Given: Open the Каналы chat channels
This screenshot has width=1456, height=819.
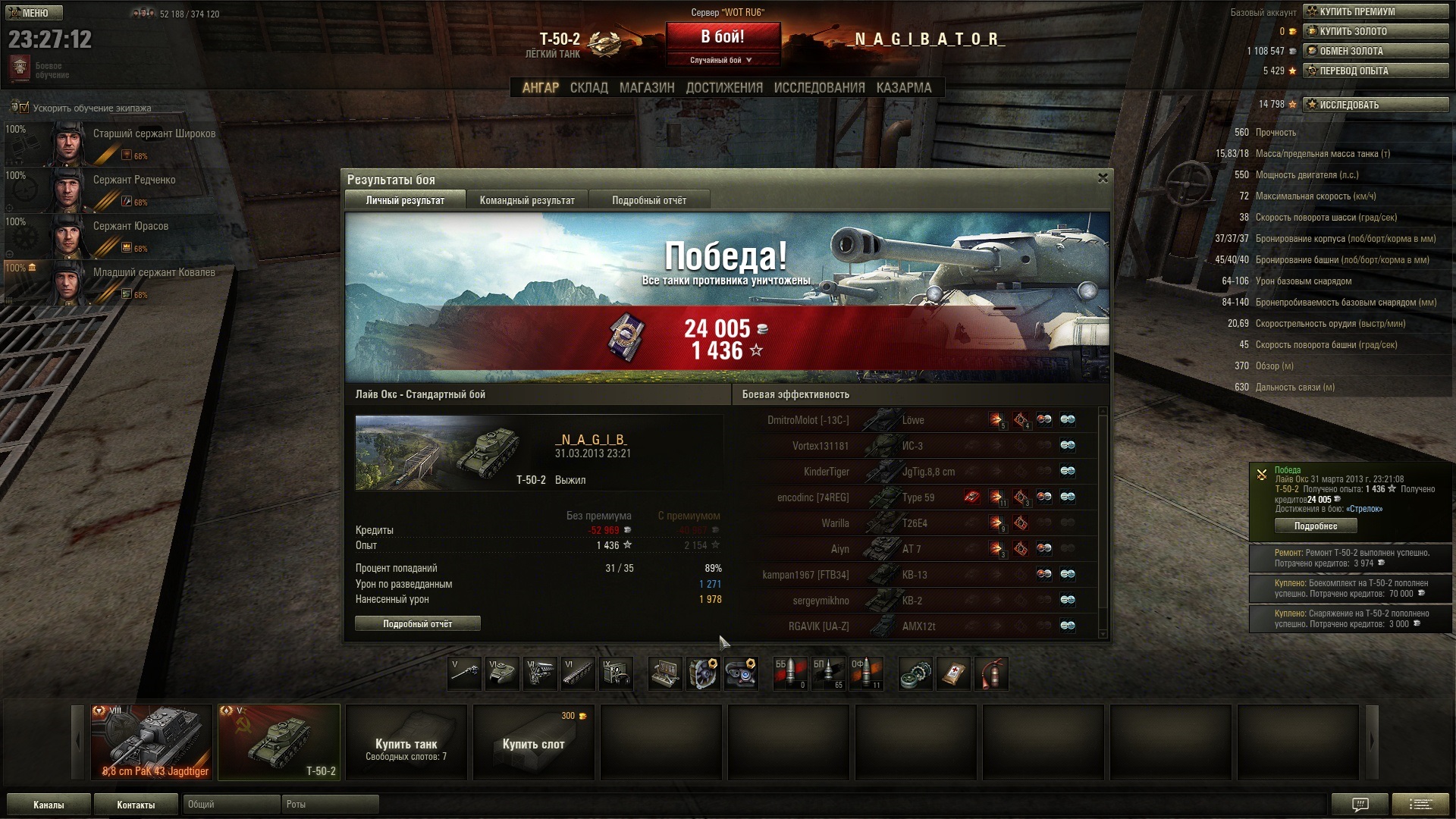Looking at the screenshot, I should pyautogui.click(x=49, y=805).
